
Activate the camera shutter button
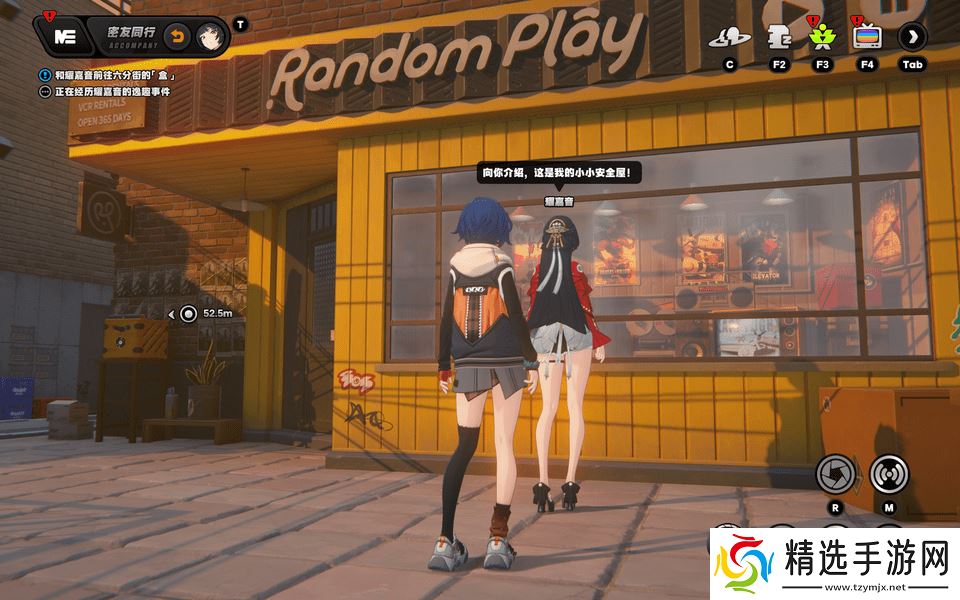(x=835, y=473)
